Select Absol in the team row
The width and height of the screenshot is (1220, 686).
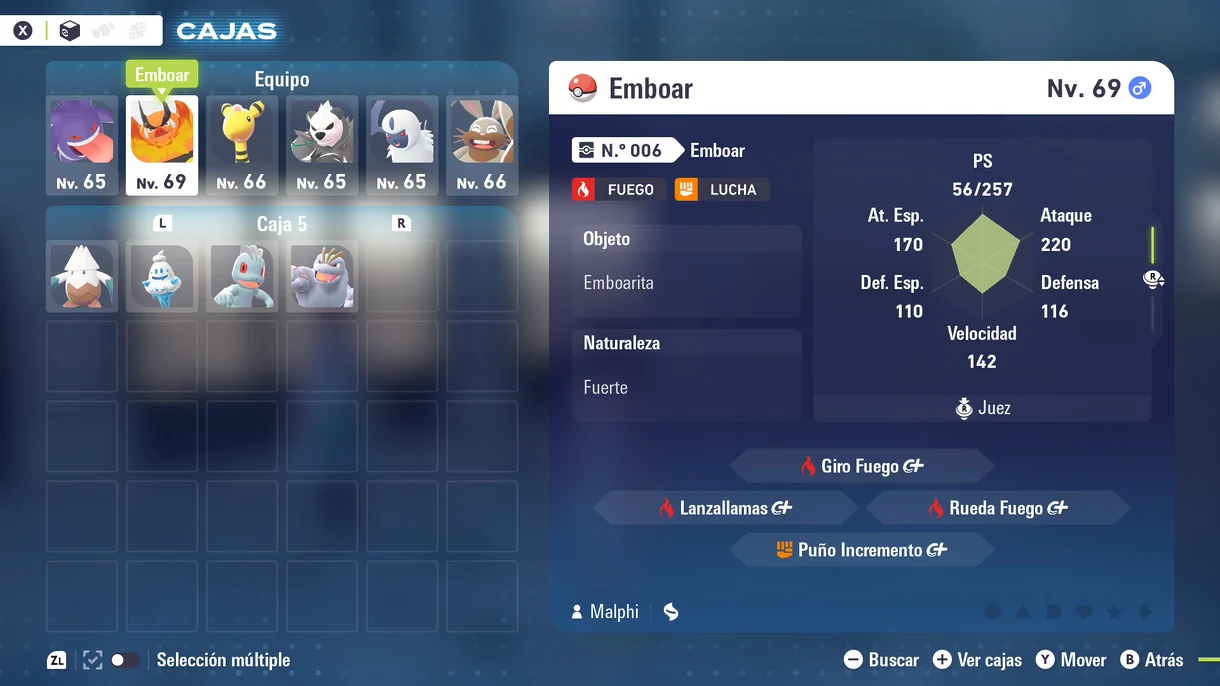[x=401, y=145]
